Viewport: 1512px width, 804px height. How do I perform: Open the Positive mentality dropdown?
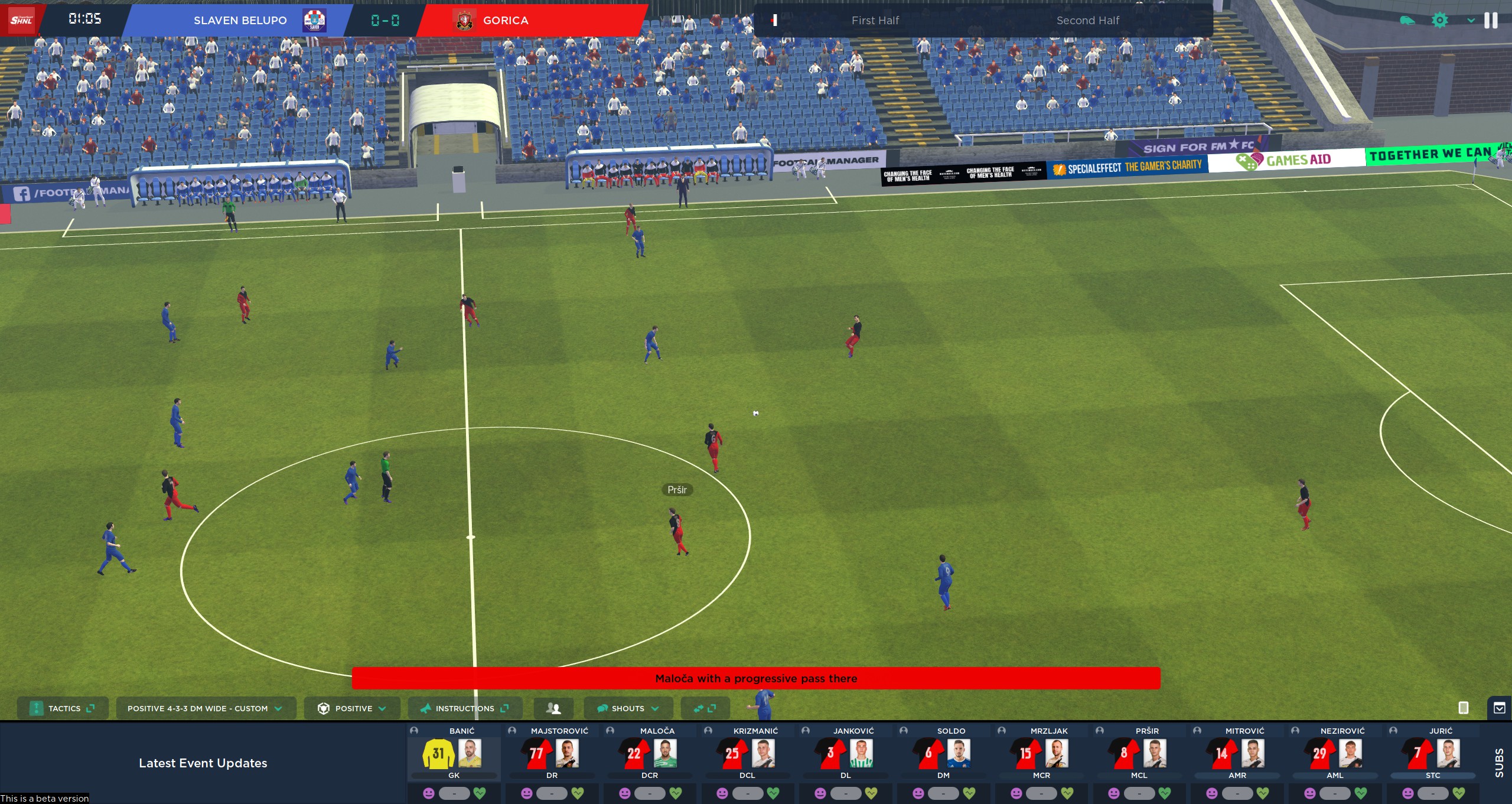(x=352, y=708)
